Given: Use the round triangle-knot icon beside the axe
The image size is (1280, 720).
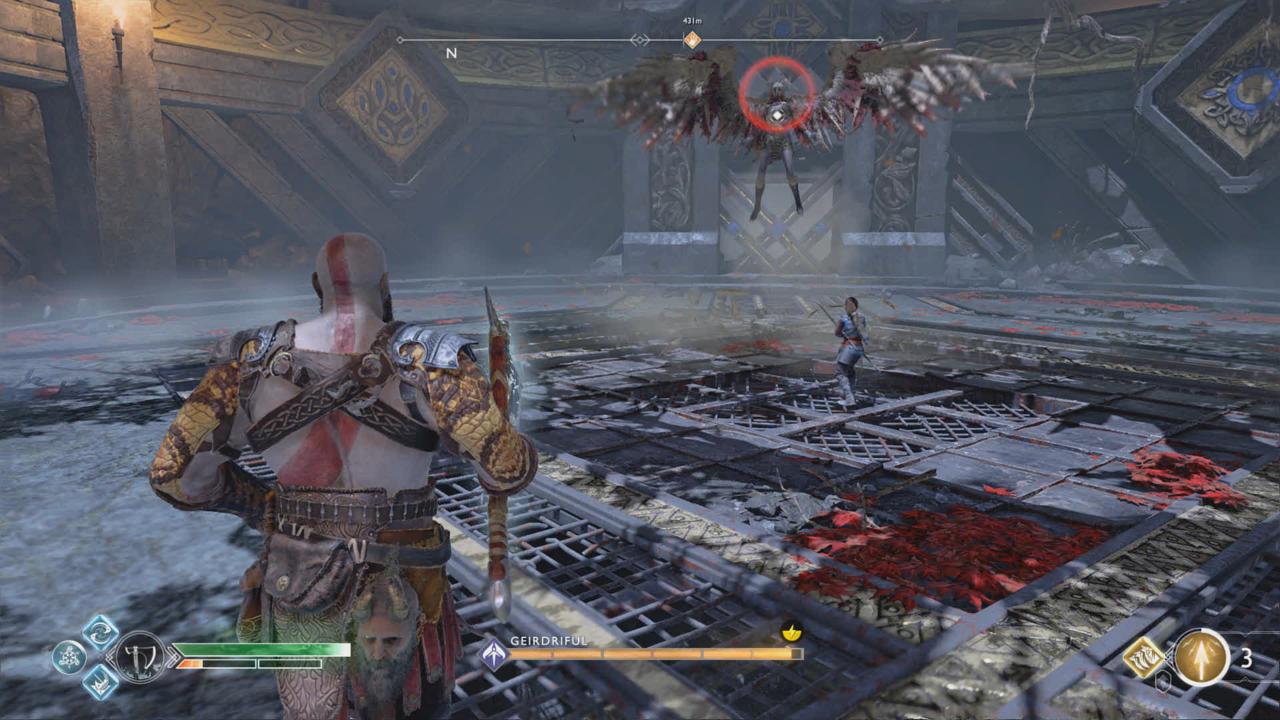Looking at the screenshot, I should coord(69,657).
